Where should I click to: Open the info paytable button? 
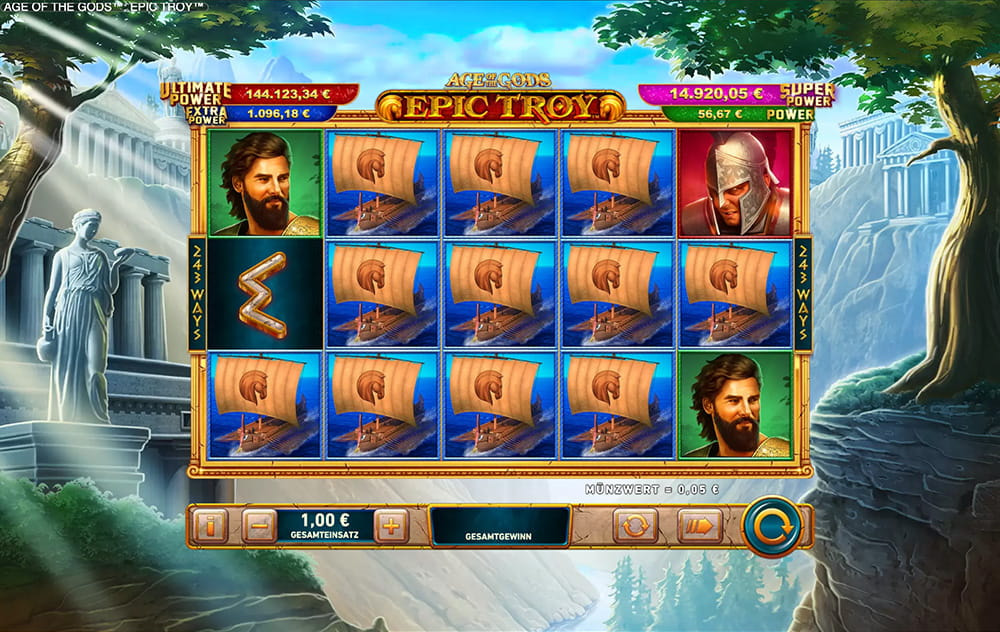[210, 525]
